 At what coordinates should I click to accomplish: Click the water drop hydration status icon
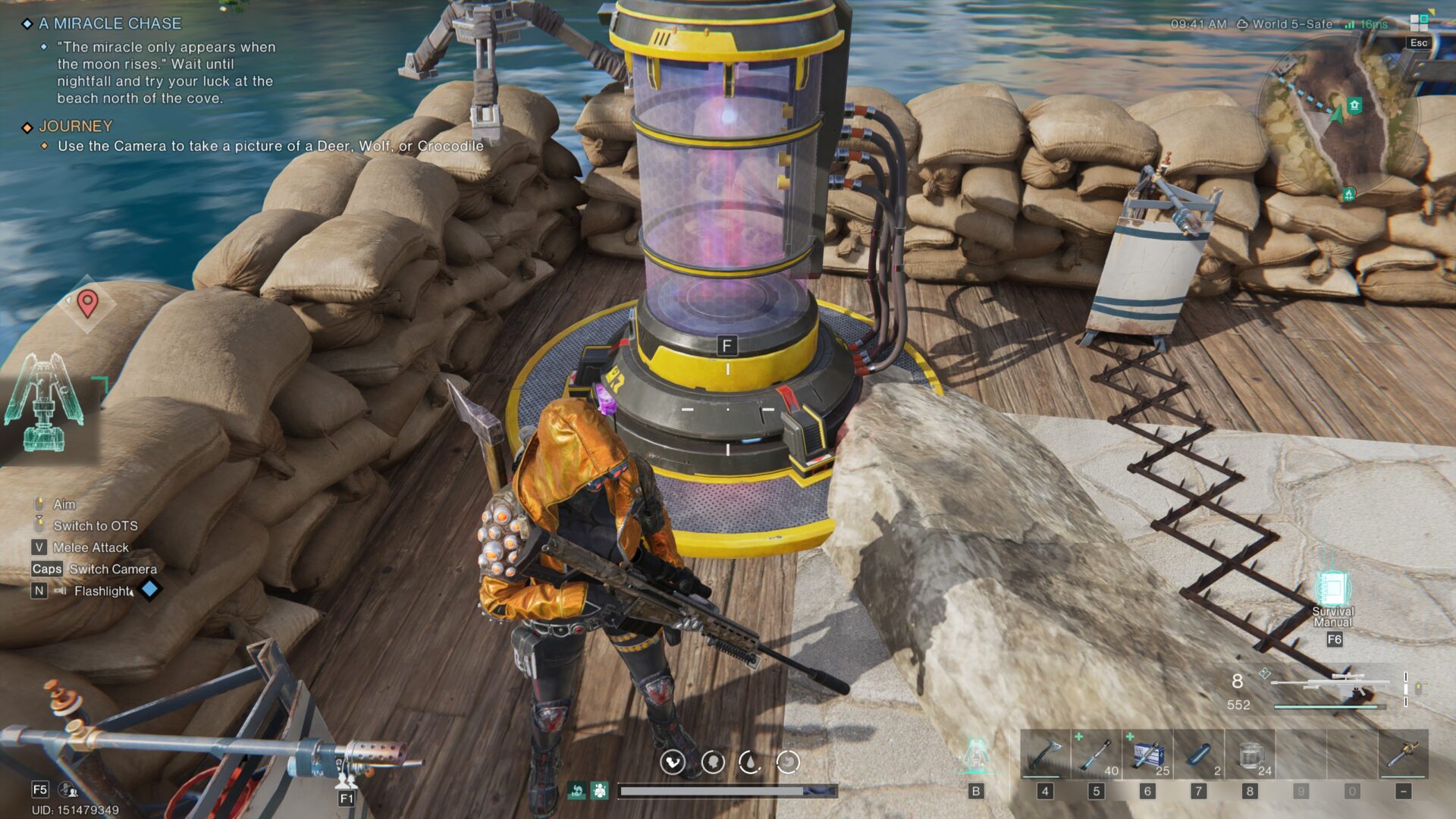(749, 761)
